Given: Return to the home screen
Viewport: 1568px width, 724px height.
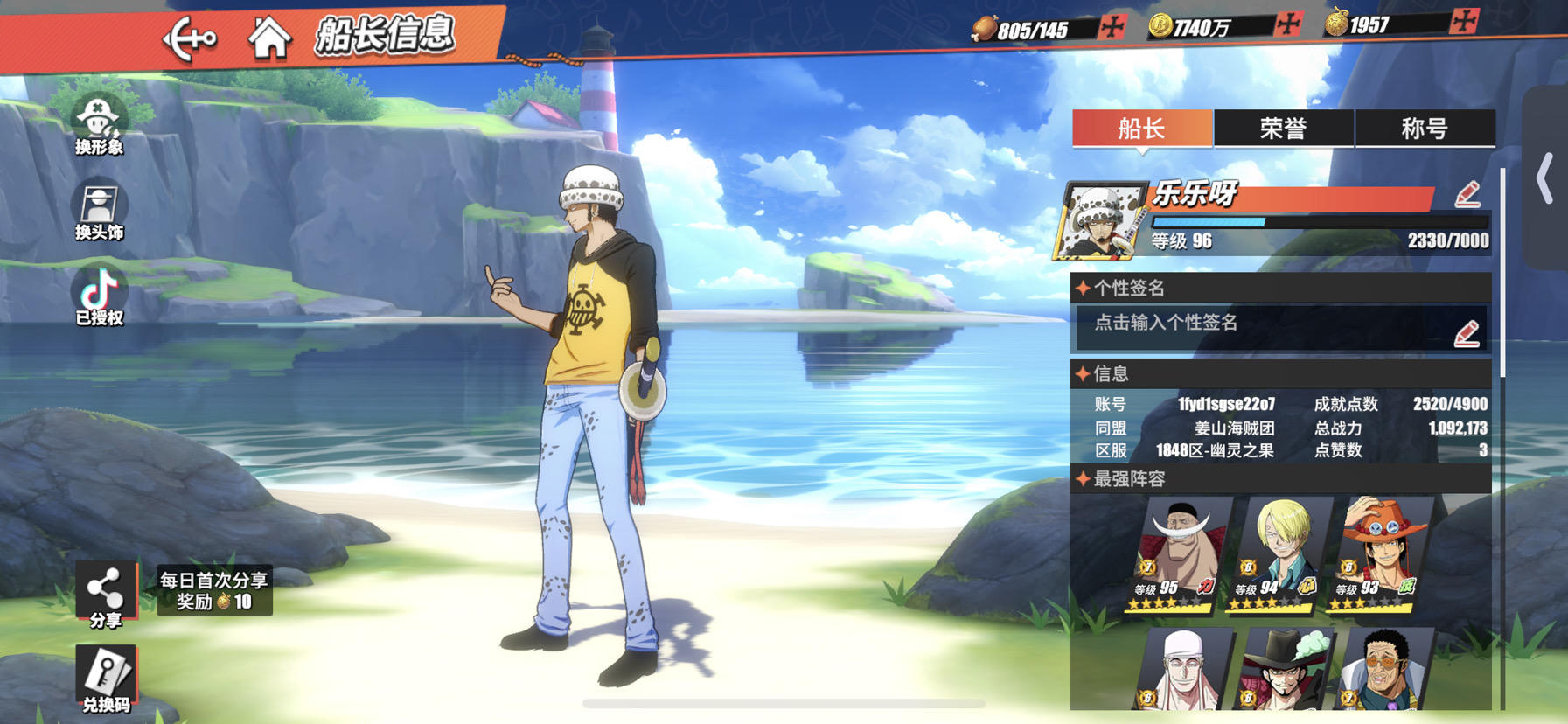Looking at the screenshot, I should tap(268, 38).
